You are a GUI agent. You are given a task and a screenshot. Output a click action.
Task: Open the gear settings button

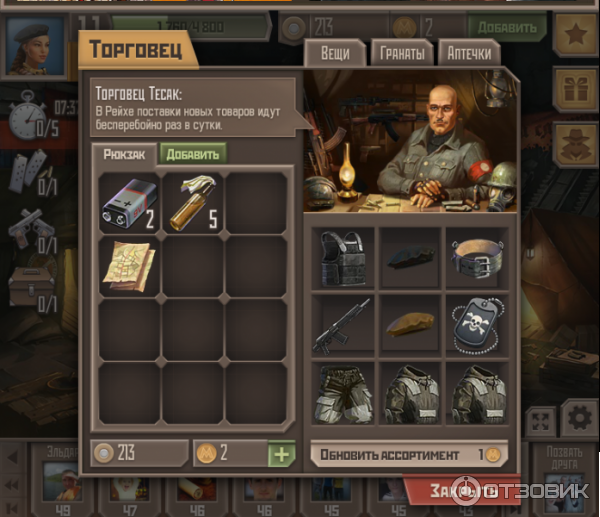(577, 417)
